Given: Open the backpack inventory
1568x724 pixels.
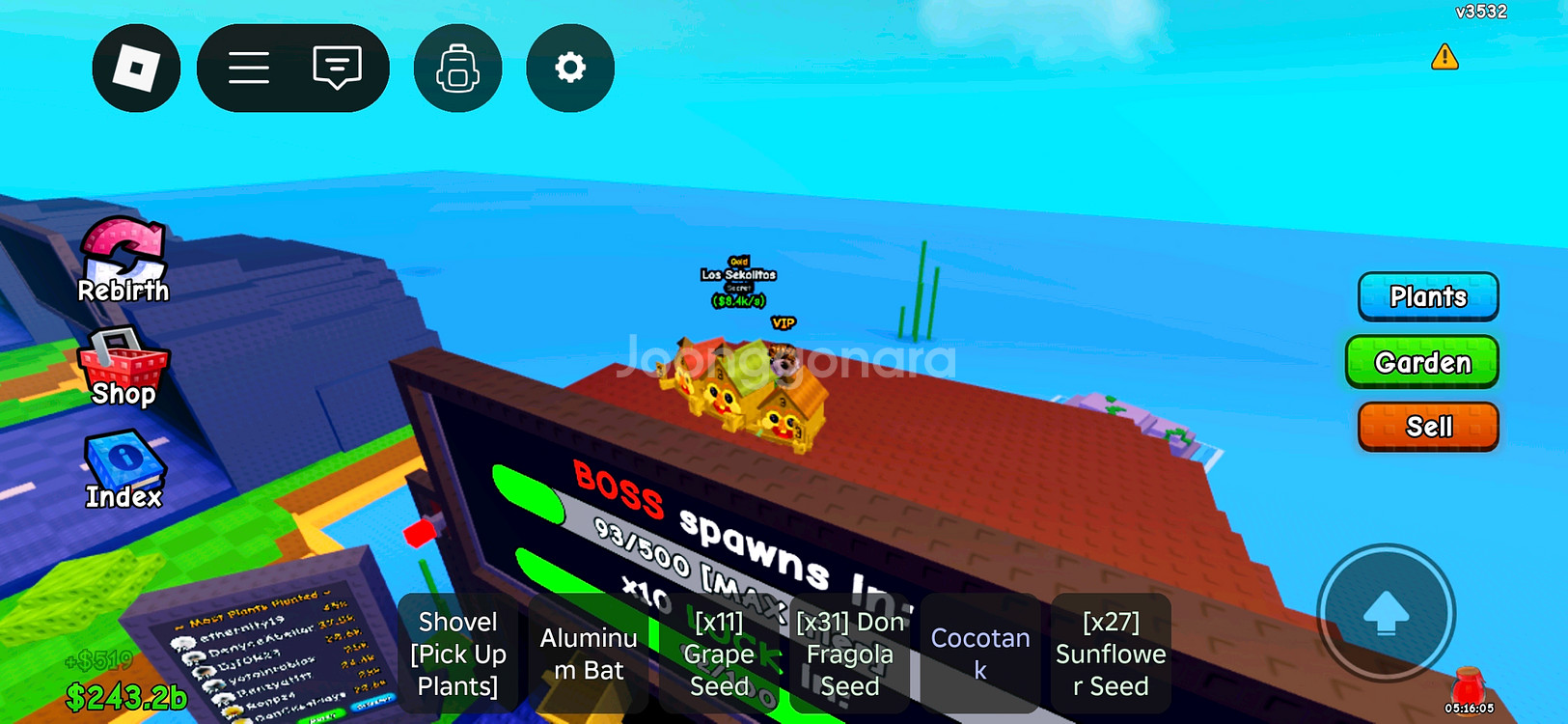Looking at the screenshot, I should (457, 69).
